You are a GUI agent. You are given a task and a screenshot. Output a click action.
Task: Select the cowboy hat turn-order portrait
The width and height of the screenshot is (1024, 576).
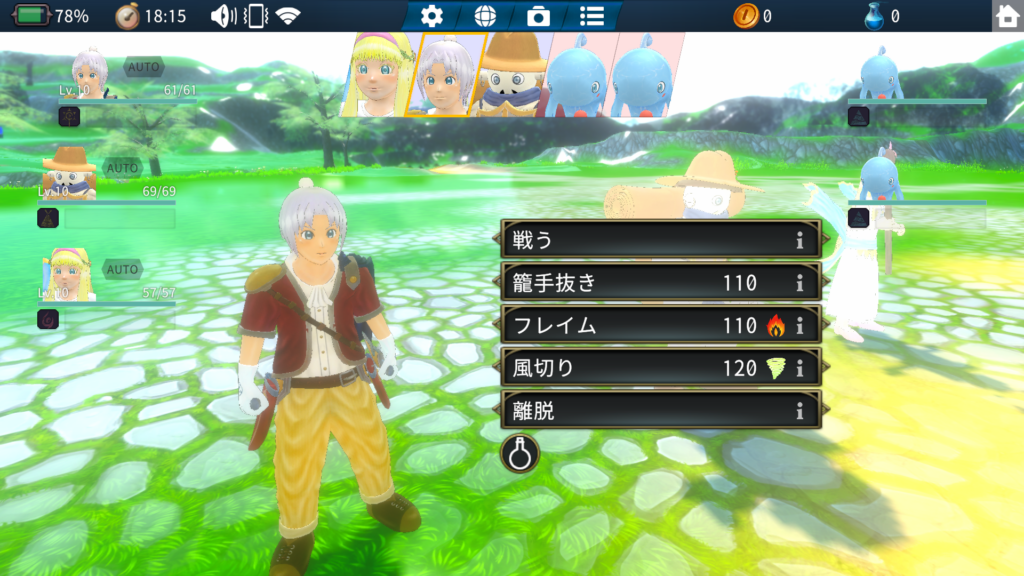click(514, 75)
